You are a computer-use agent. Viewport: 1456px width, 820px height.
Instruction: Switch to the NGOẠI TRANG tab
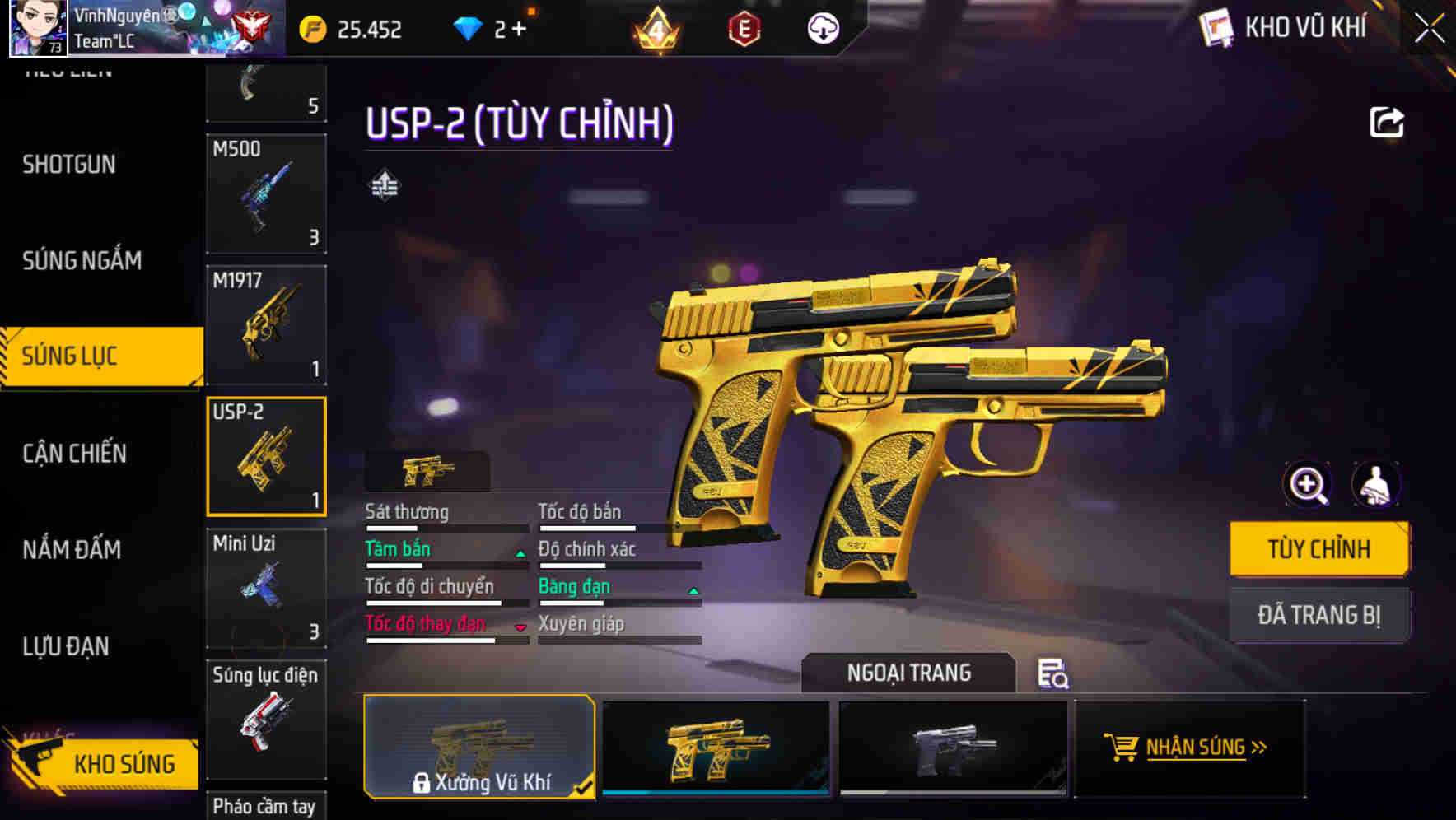(x=909, y=673)
